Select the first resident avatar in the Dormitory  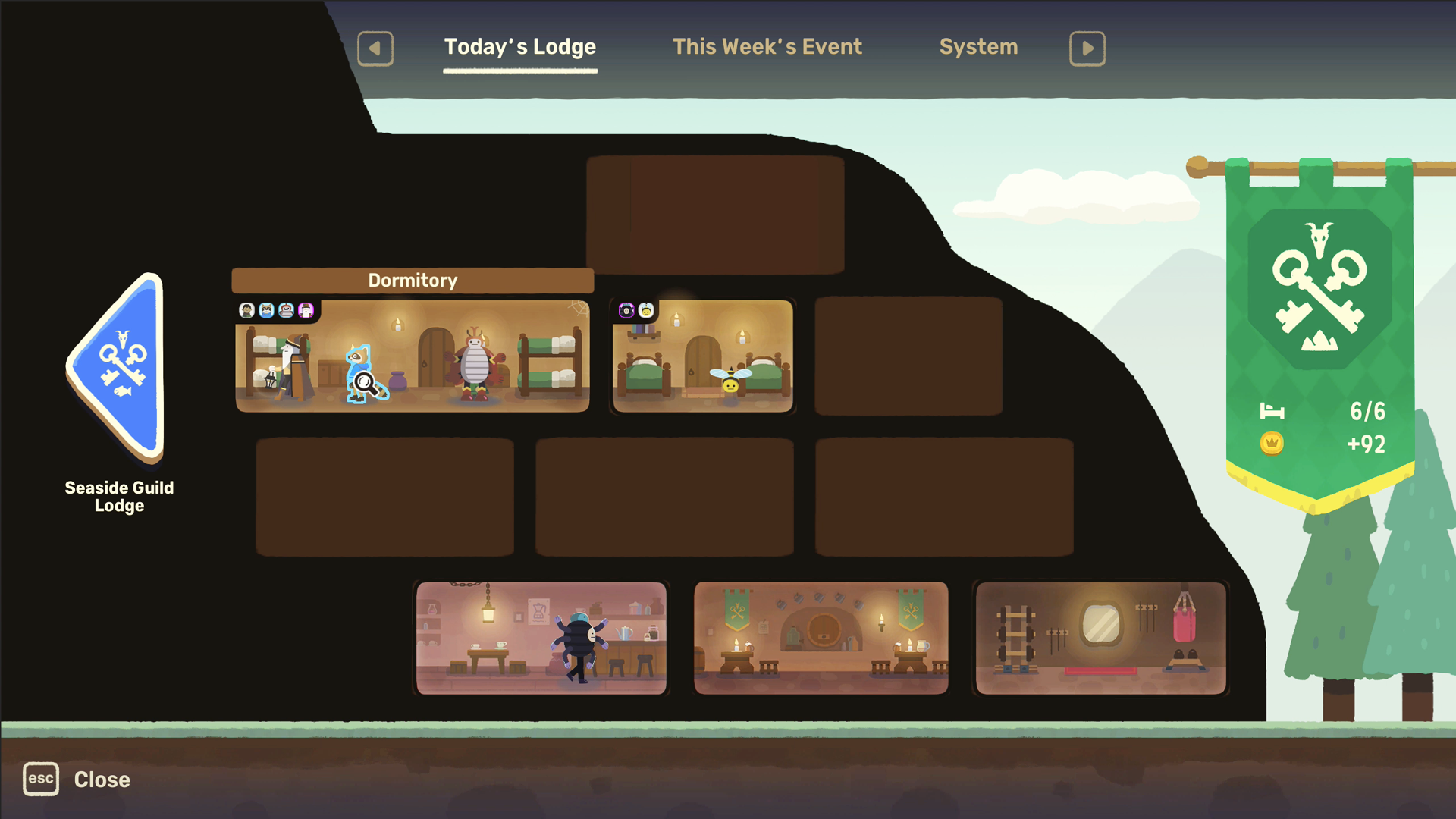[246, 310]
